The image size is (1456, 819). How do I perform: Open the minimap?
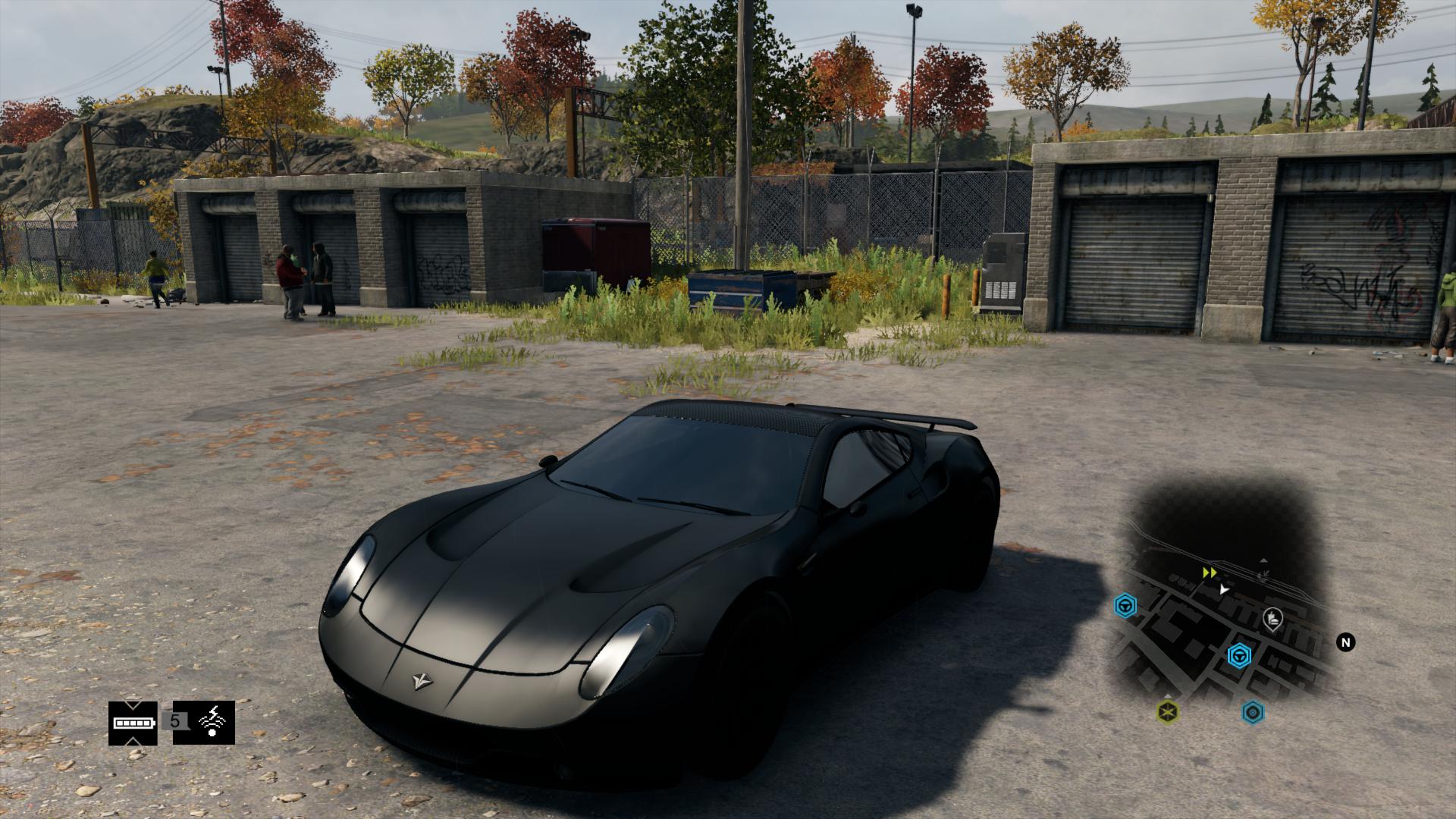1222,607
